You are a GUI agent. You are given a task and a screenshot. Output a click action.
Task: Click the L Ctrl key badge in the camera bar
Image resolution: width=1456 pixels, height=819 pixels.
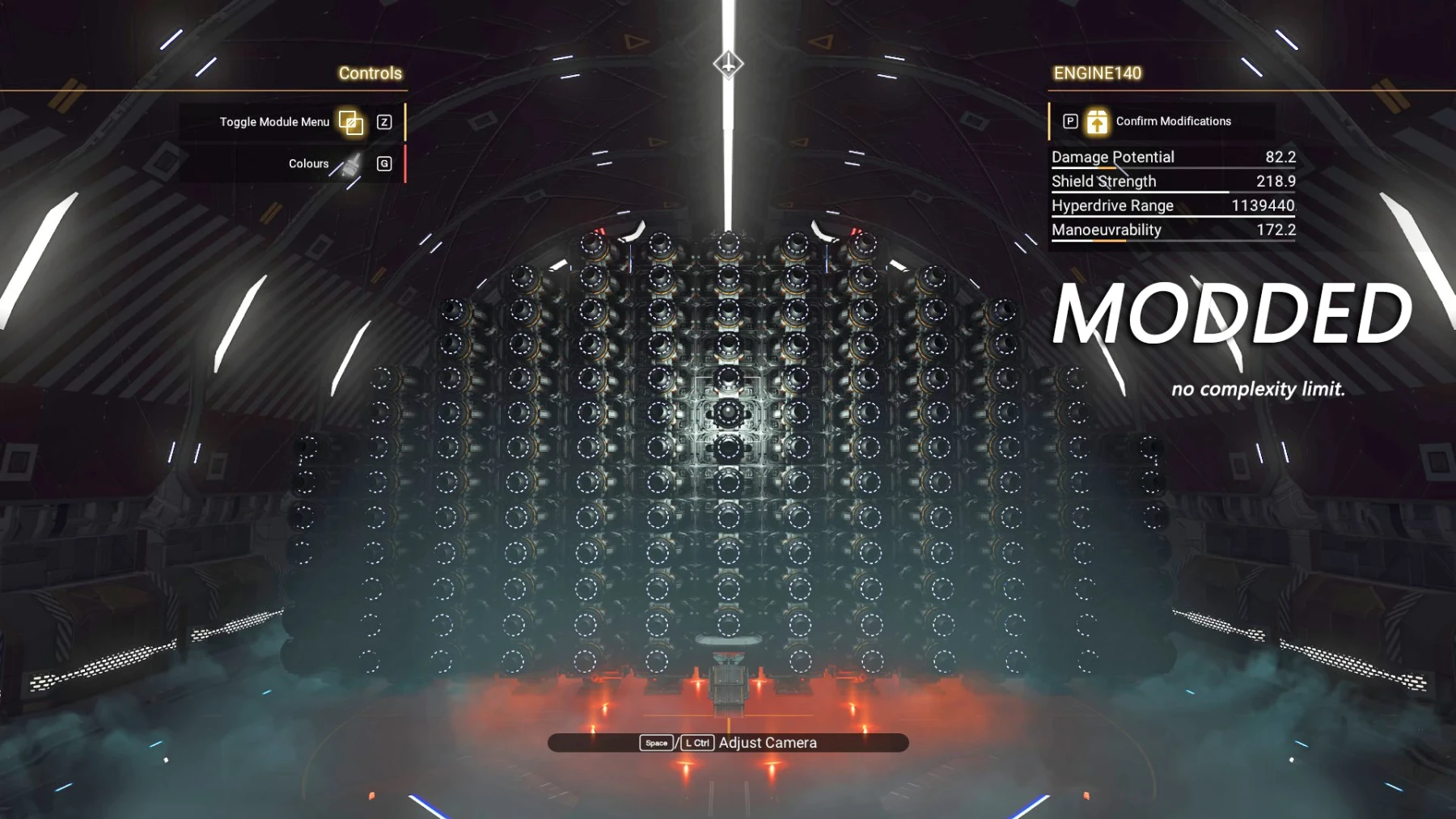pyautogui.click(x=696, y=742)
